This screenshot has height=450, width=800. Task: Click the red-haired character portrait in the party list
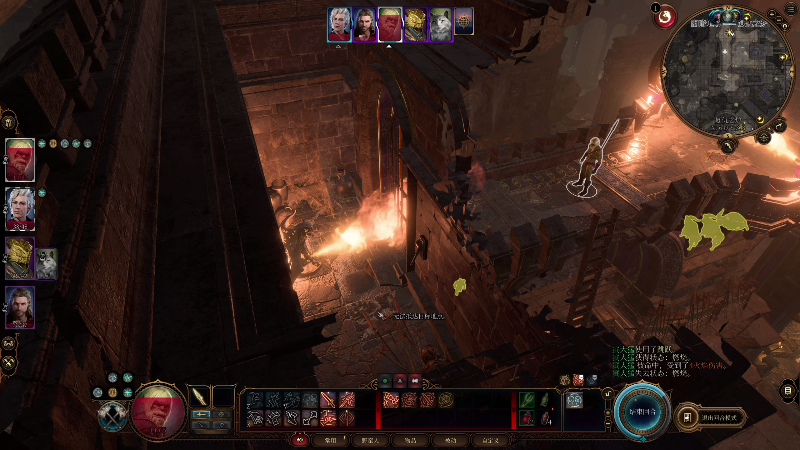pos(20,159)
